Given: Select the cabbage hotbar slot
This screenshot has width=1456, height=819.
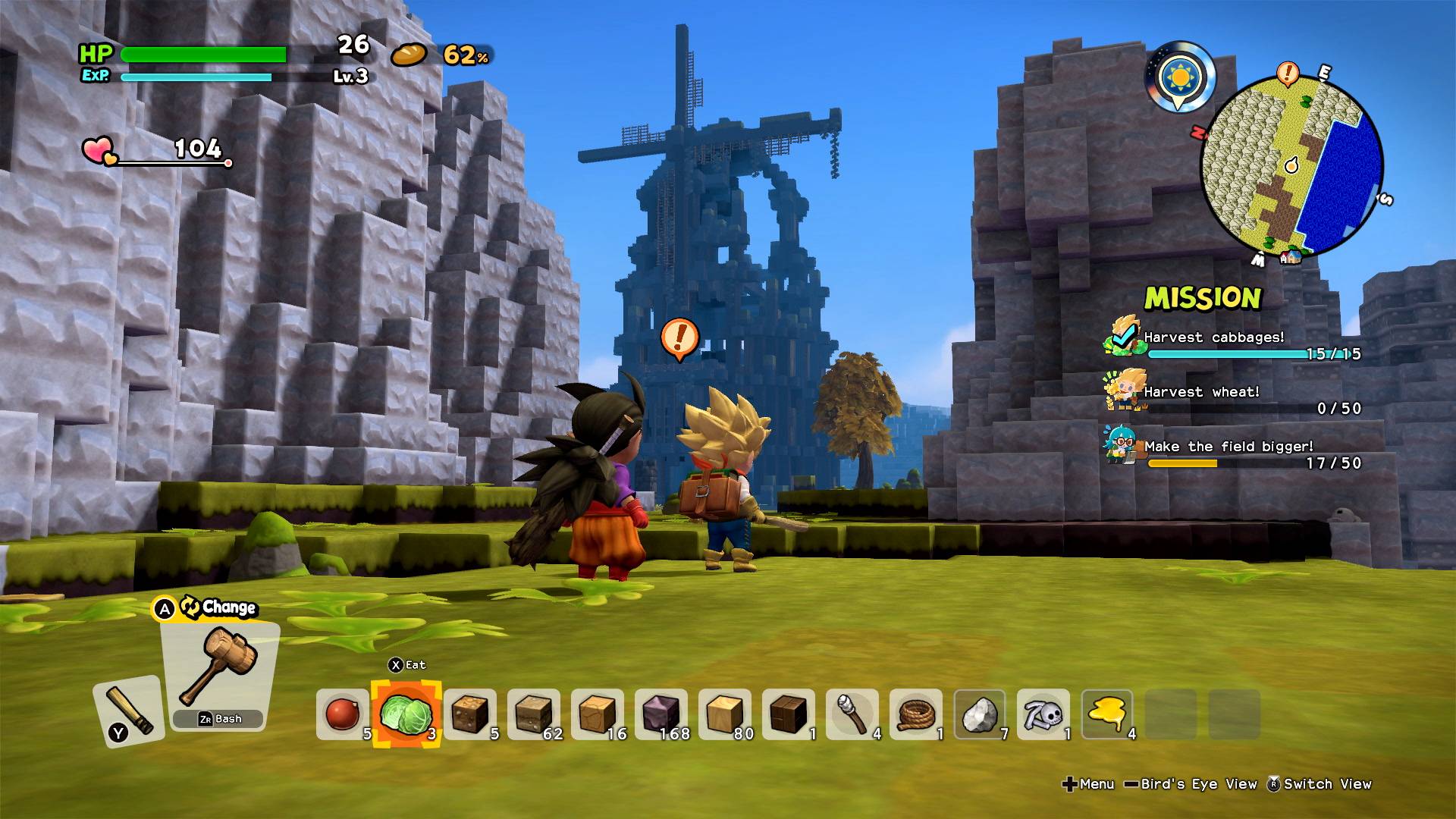Looking at the screenshot, I should pyautogui.click(x=406, y=714).
